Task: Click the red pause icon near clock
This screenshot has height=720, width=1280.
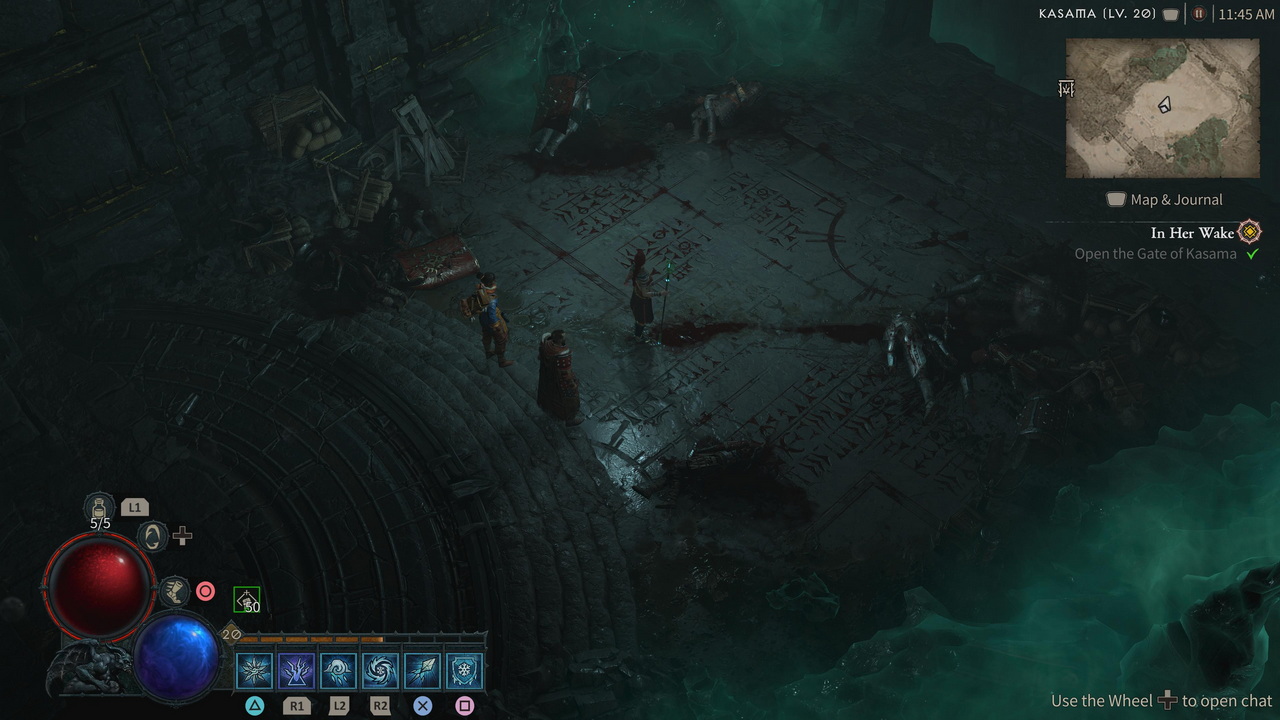Action: [1199, 14]
